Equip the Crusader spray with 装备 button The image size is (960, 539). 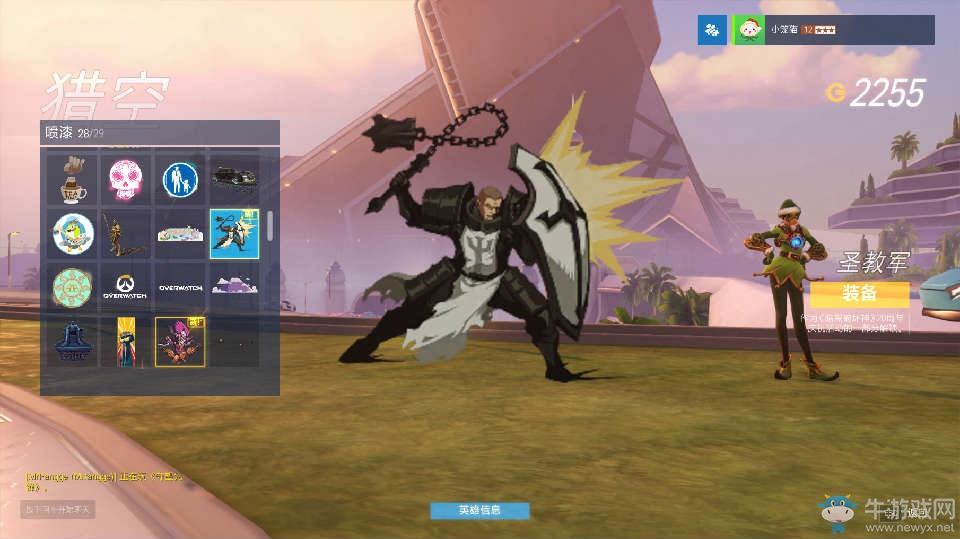(x=859, y=294)
